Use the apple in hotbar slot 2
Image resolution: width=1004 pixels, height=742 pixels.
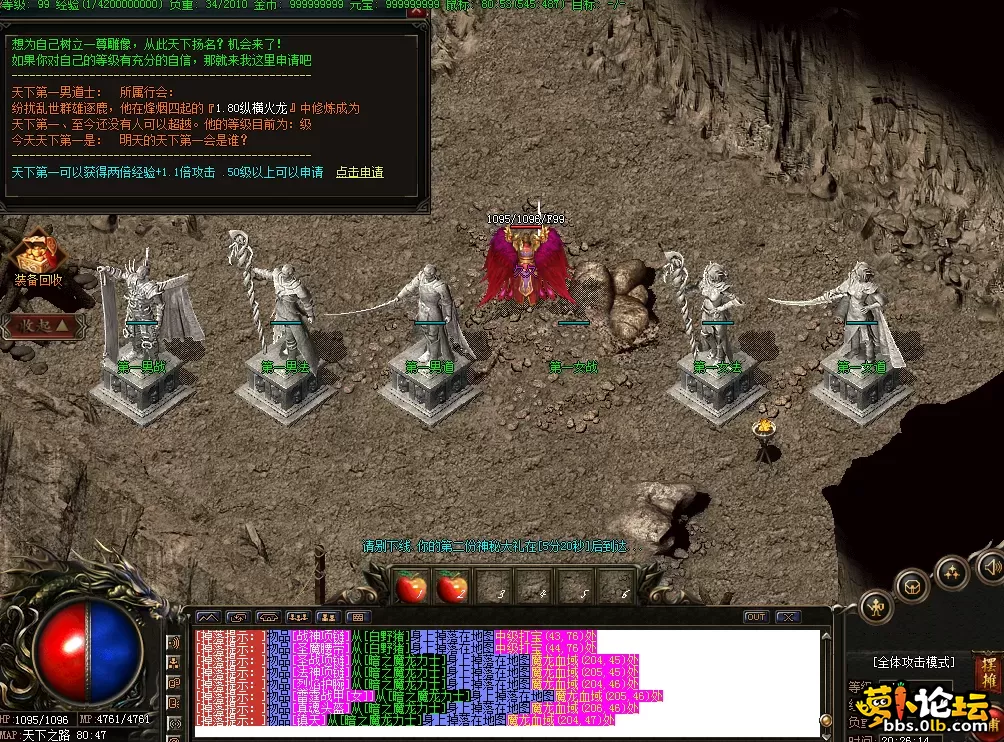tap(453, 588)
